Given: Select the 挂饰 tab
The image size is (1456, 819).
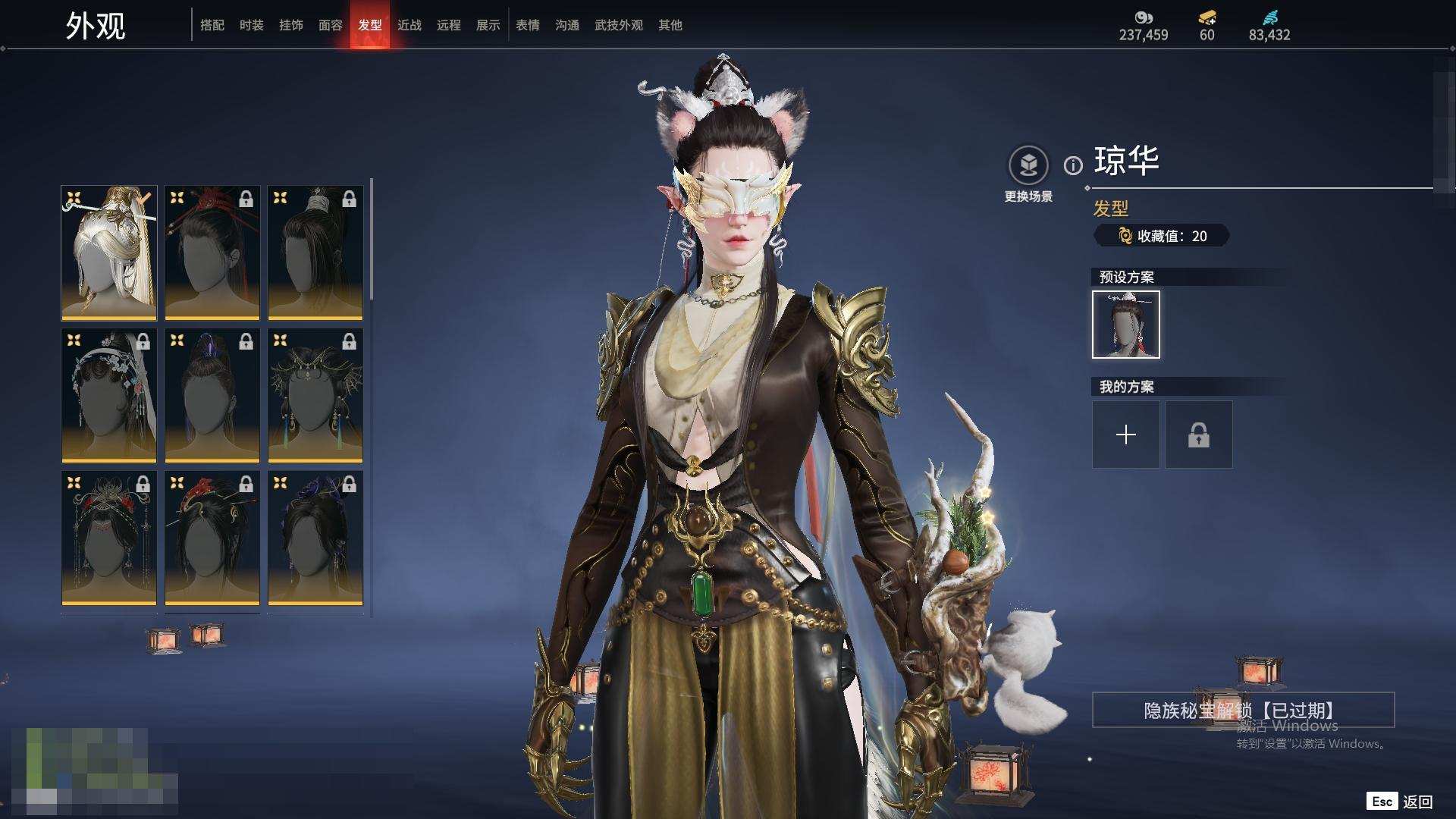Looking at the screenshot, I should pyautogui.click(x=291, y=25).
